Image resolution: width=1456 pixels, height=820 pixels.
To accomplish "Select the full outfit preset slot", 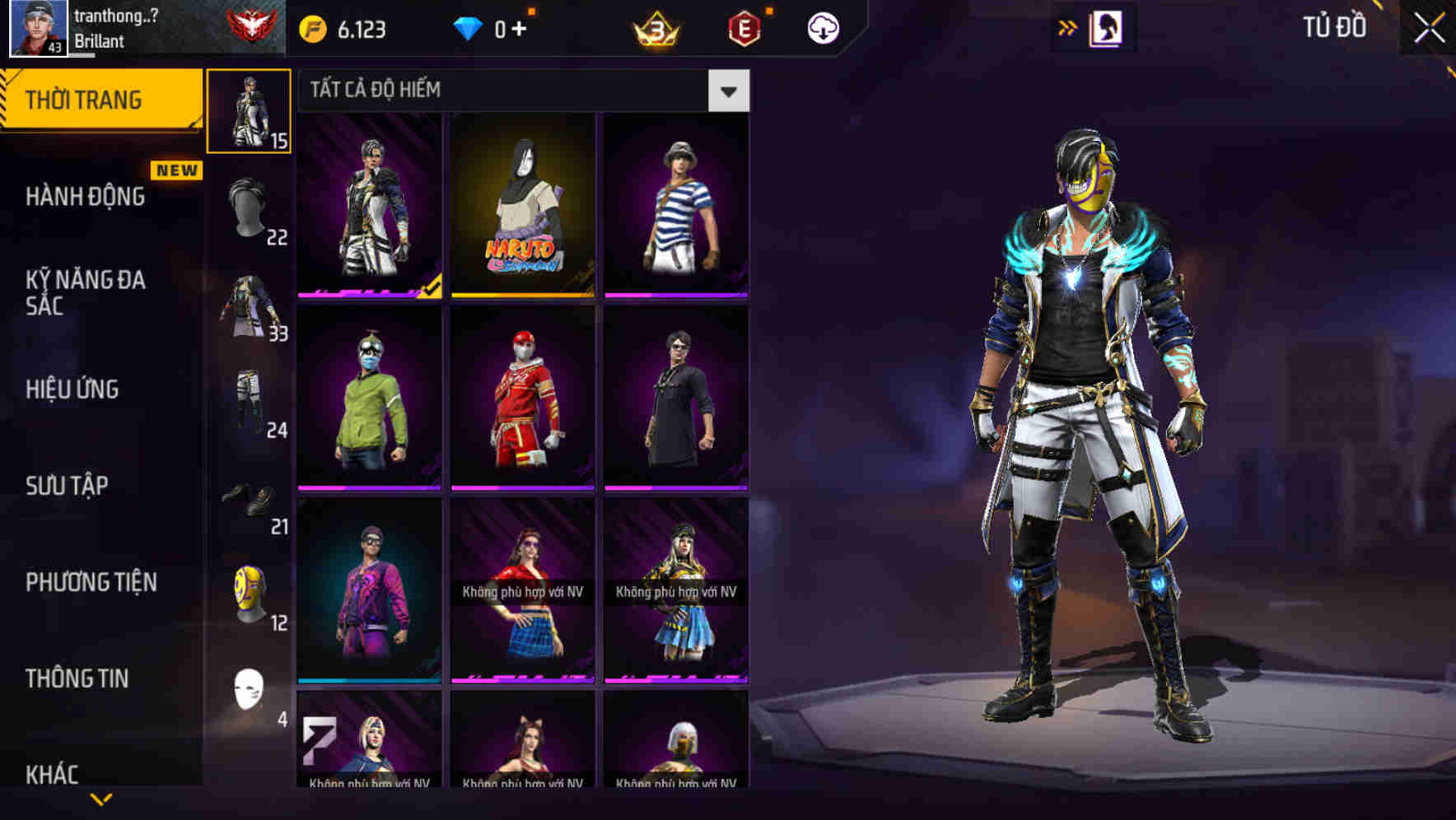I will 248,109.
